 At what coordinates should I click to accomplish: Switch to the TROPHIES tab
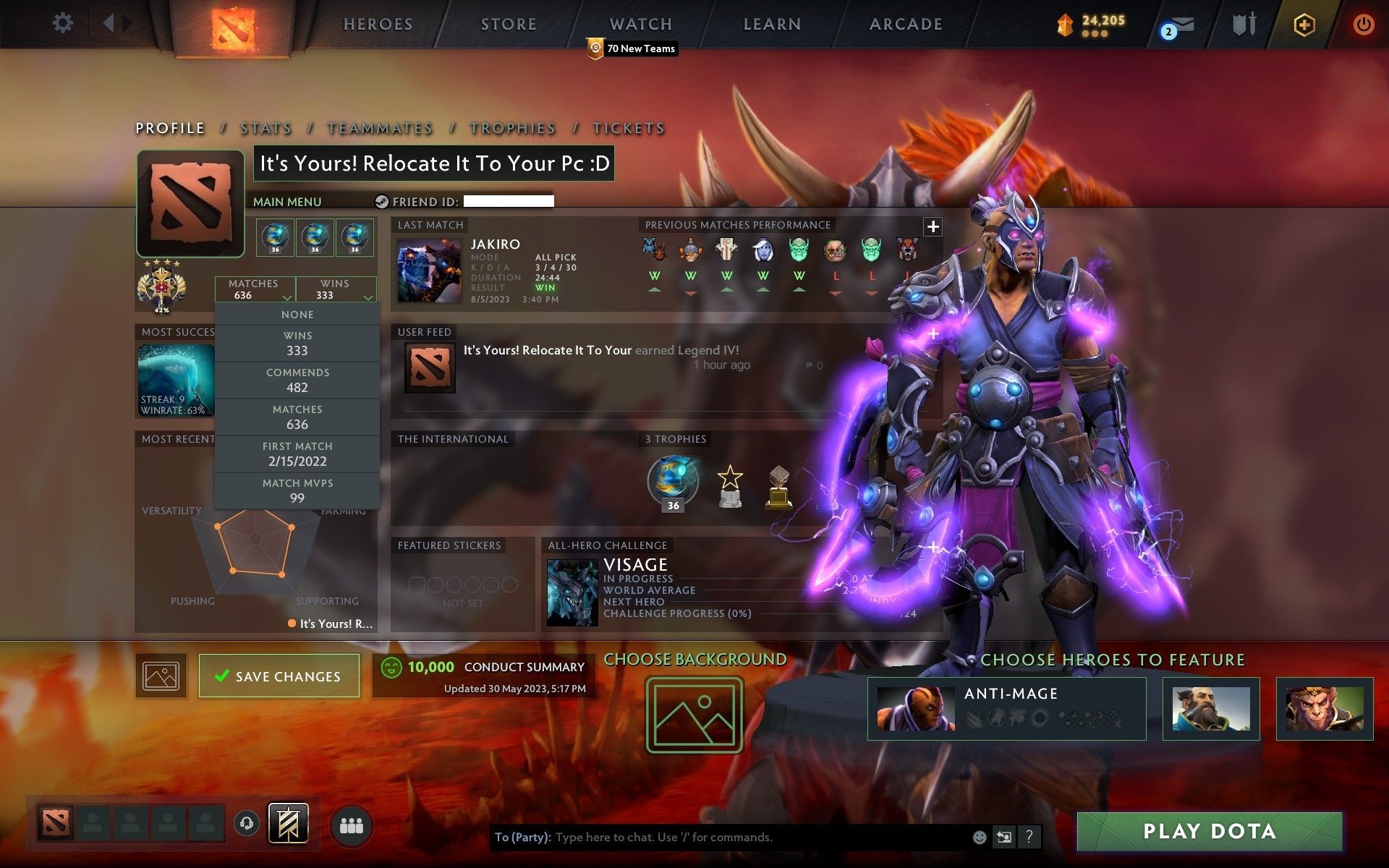click(512, 128)
